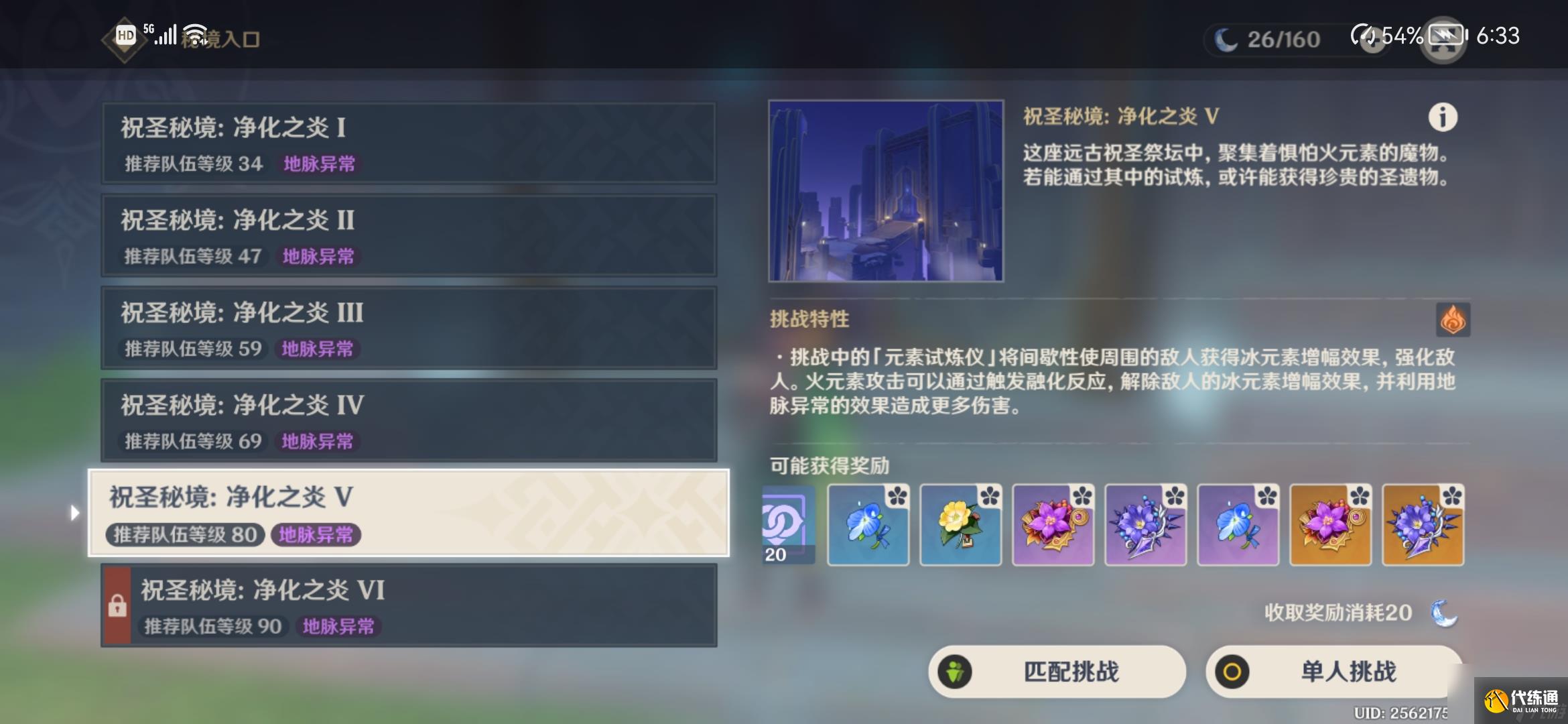Click the lock icon on 净化之炎 VI
1568x724 pixels.
[118, 606]
